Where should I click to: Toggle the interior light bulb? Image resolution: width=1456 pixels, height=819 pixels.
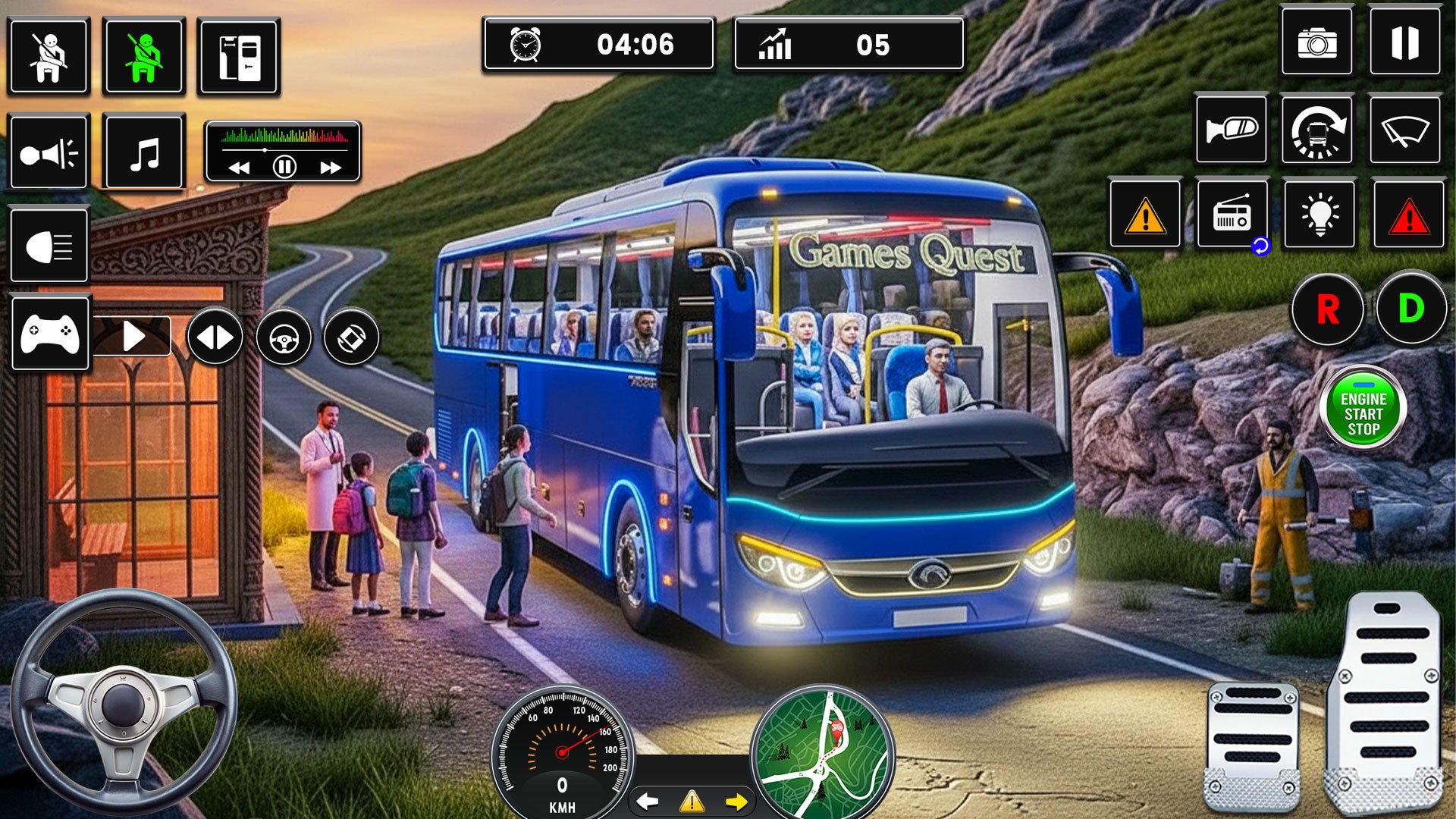pyautogui.click(x=1319, y=215)
